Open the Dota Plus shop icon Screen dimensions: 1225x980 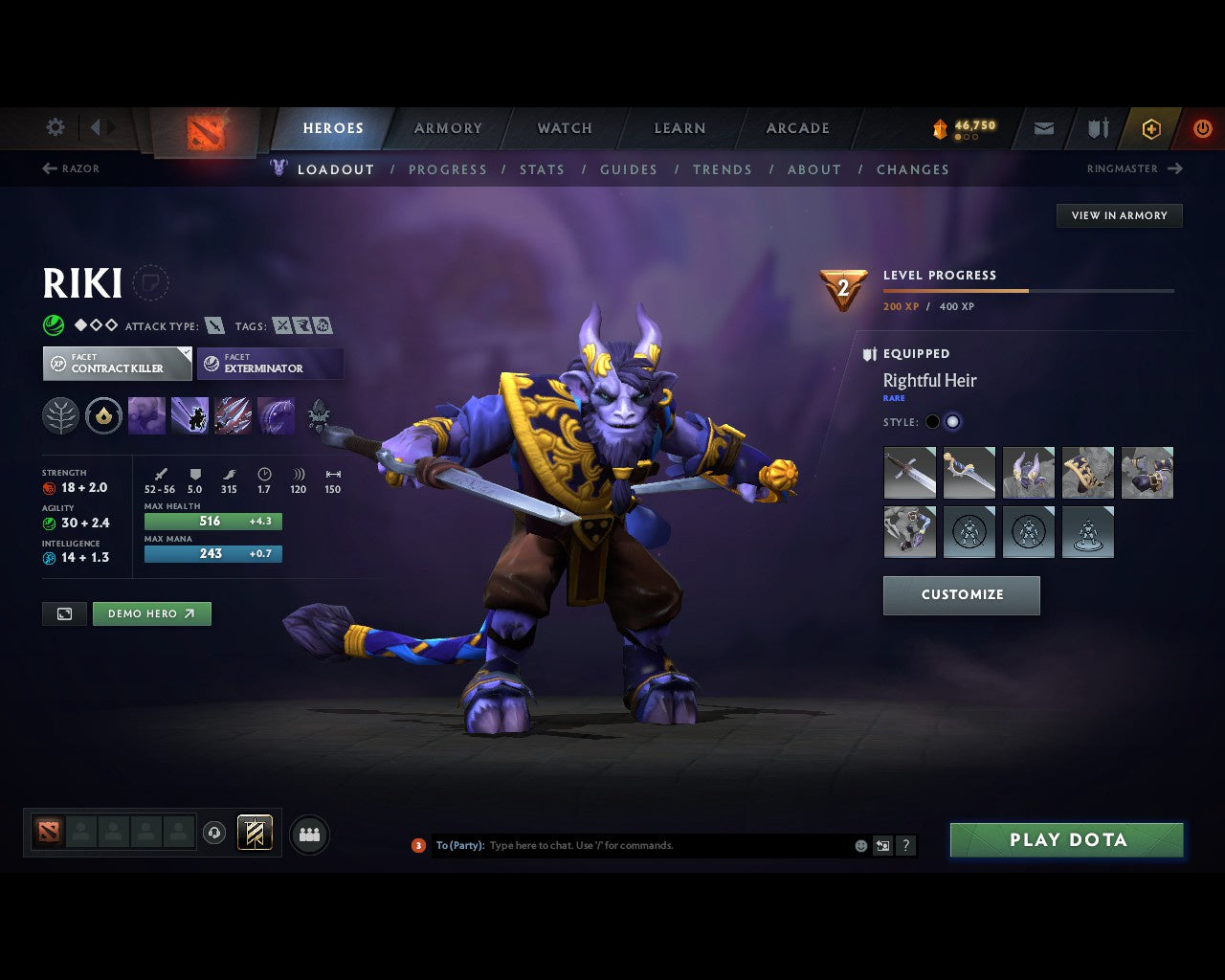click(1151, 128)
